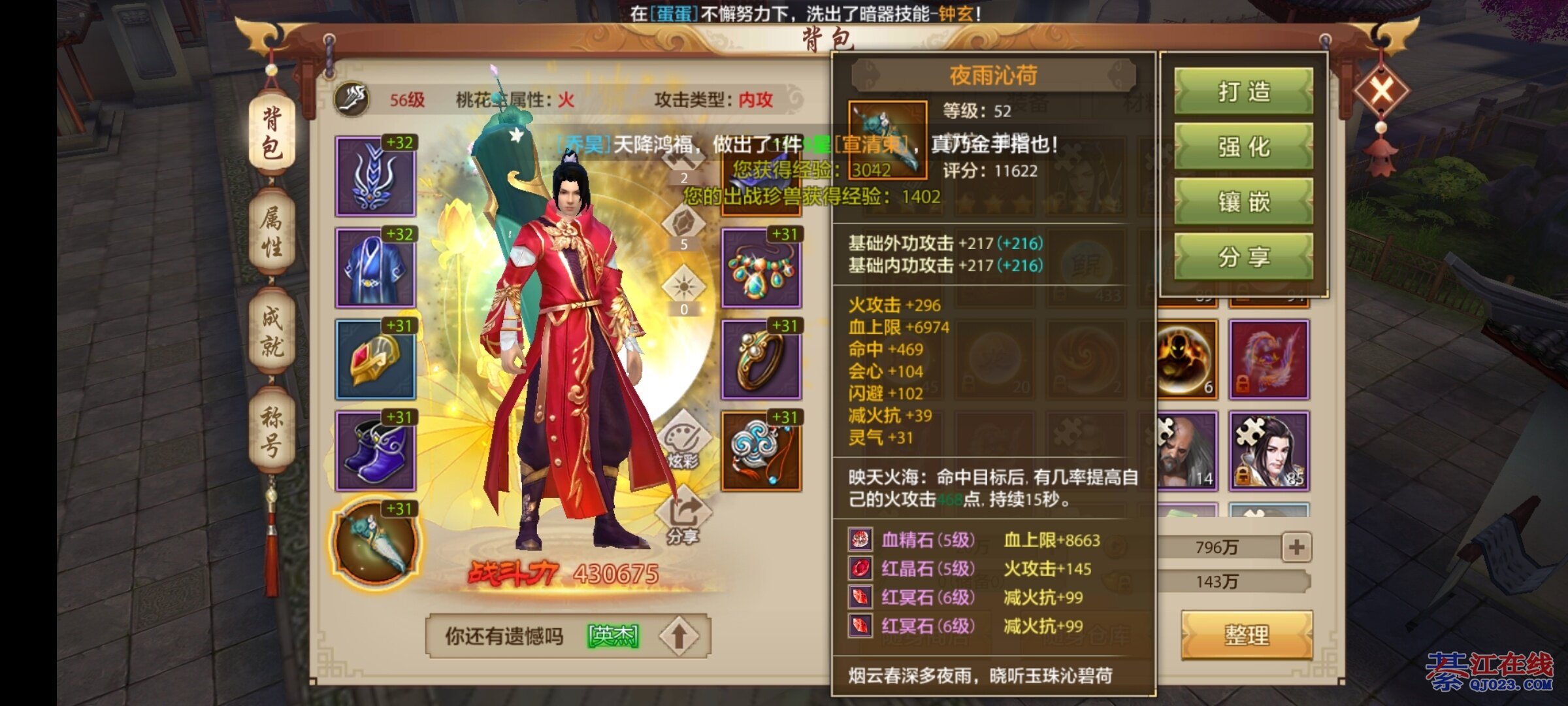
Task: Select the 背包 backpack tab
Action: click(272, 134)
